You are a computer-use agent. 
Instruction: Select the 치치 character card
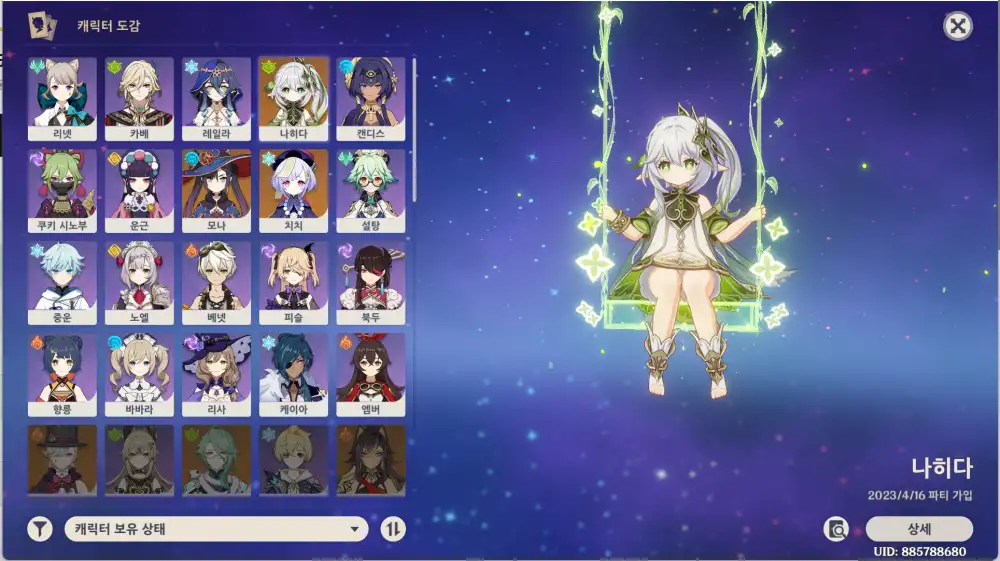pos(293,190)
